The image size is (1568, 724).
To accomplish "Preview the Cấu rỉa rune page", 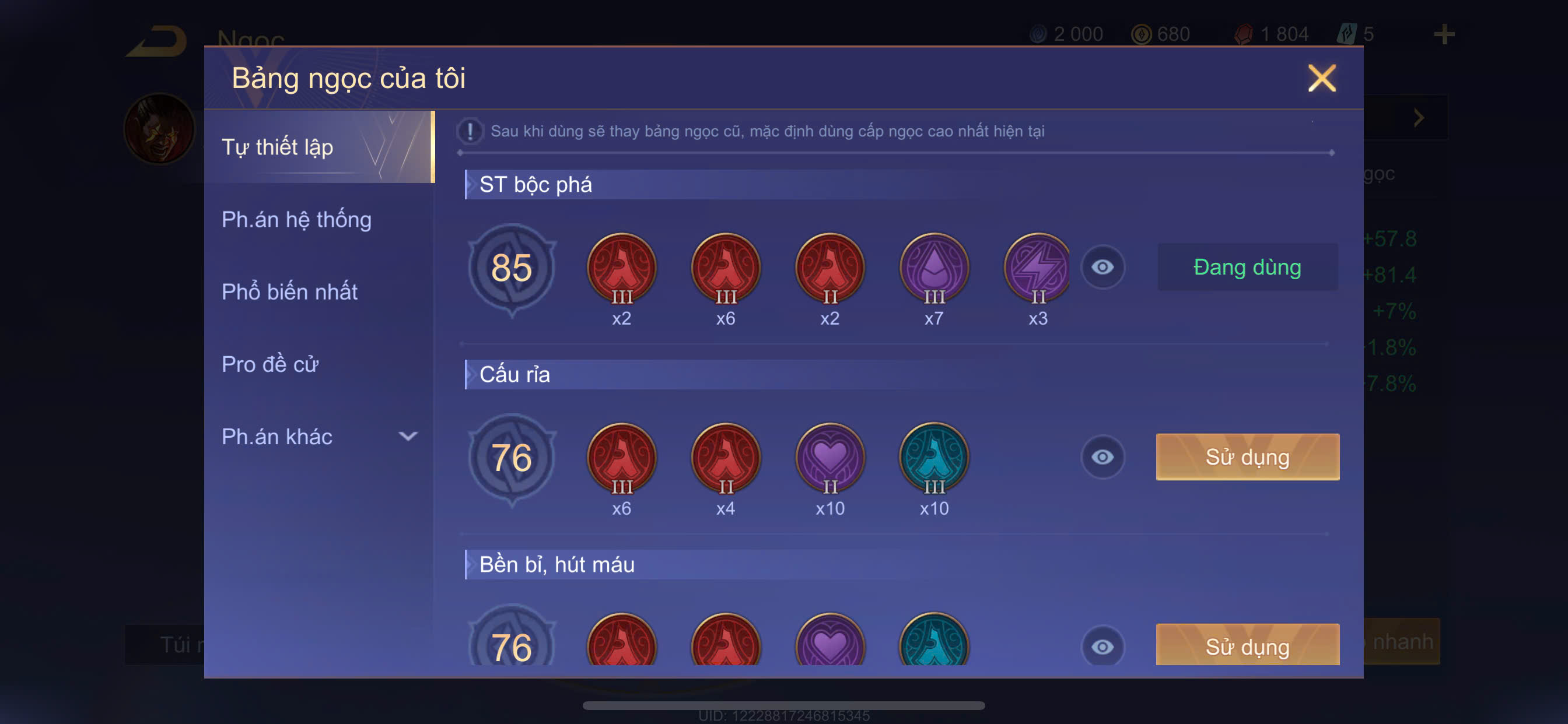I will 1102,457.
